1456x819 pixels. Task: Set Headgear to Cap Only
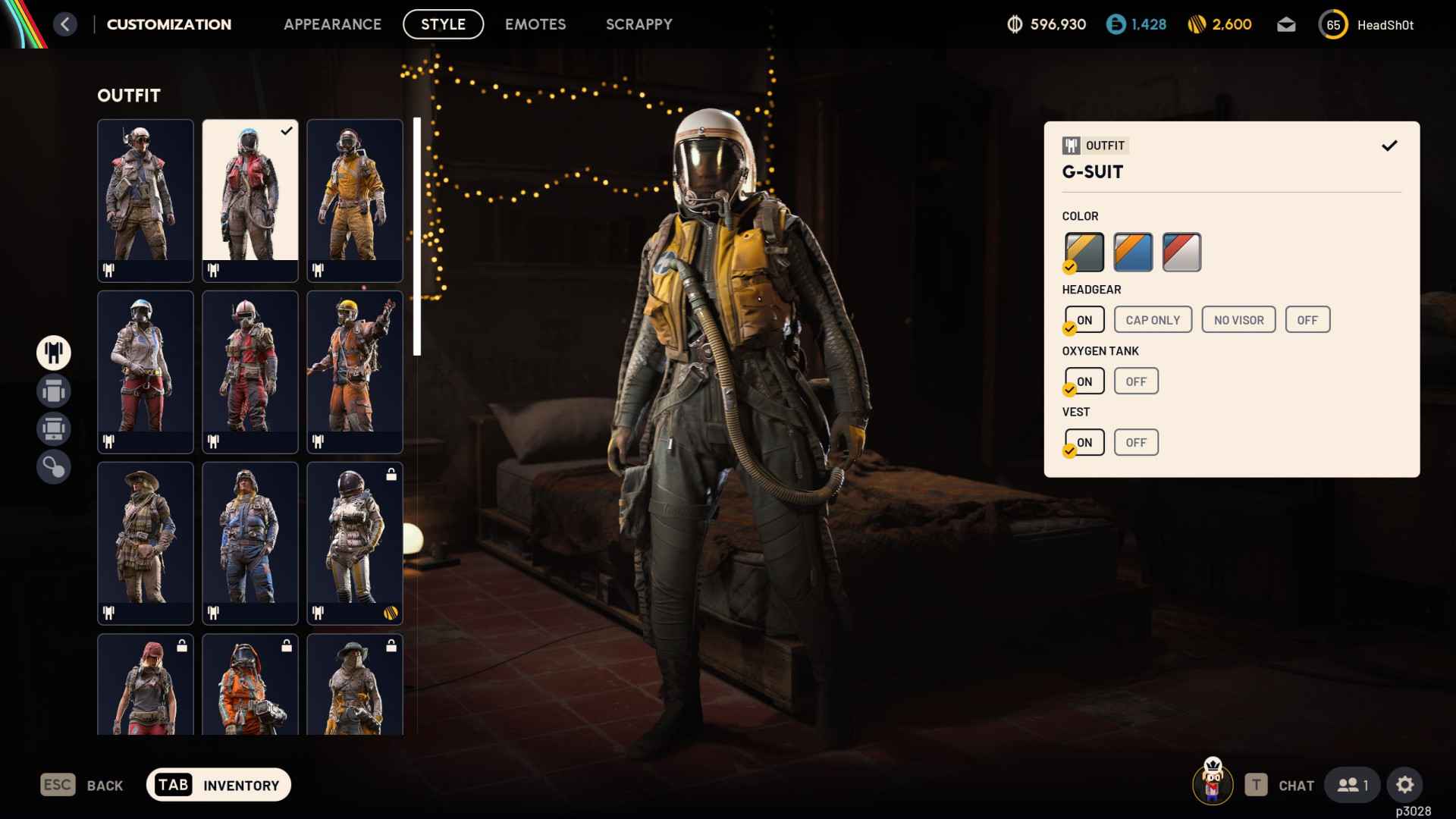1152,319
